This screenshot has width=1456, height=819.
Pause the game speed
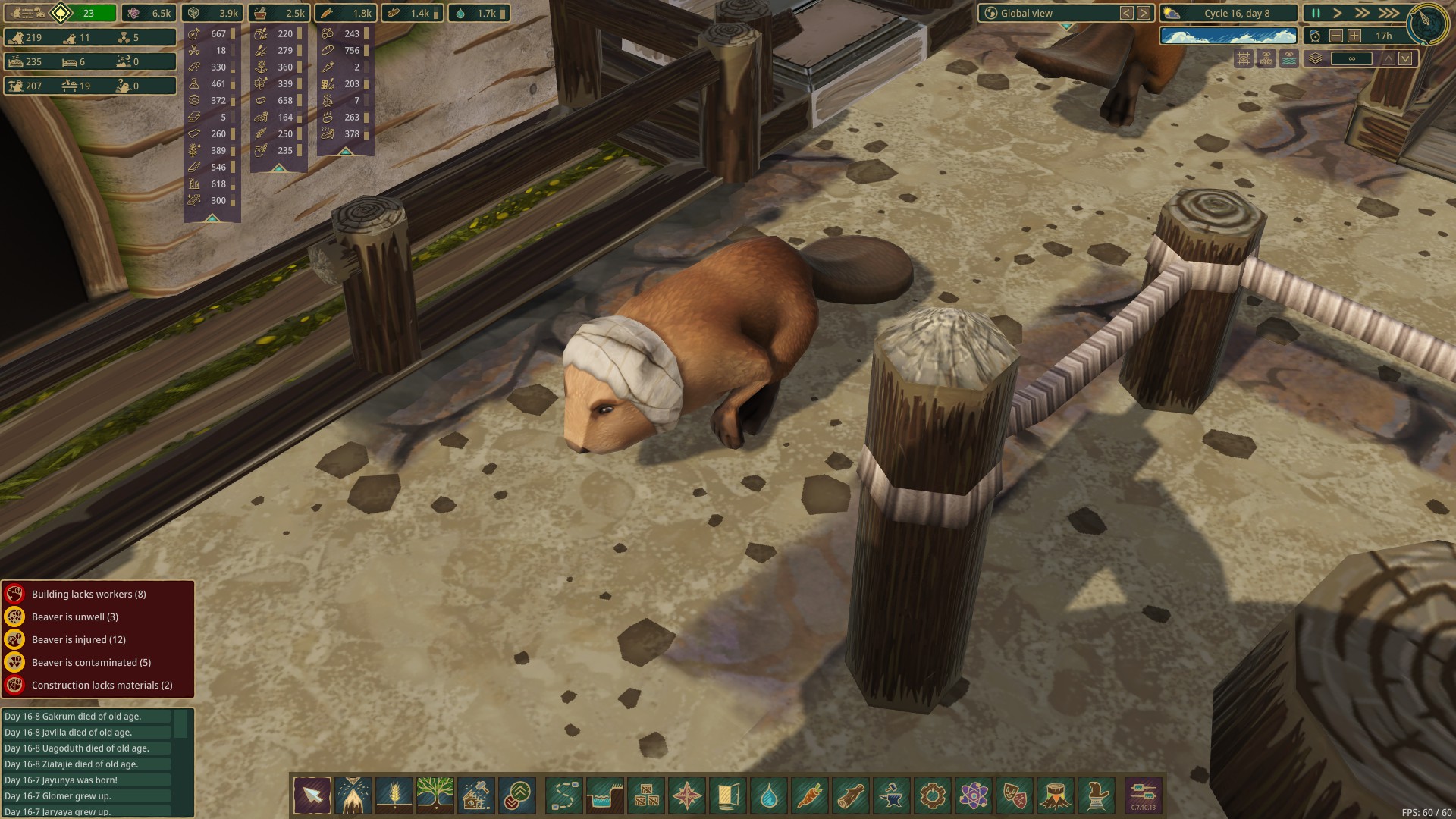coord(1316,13)
